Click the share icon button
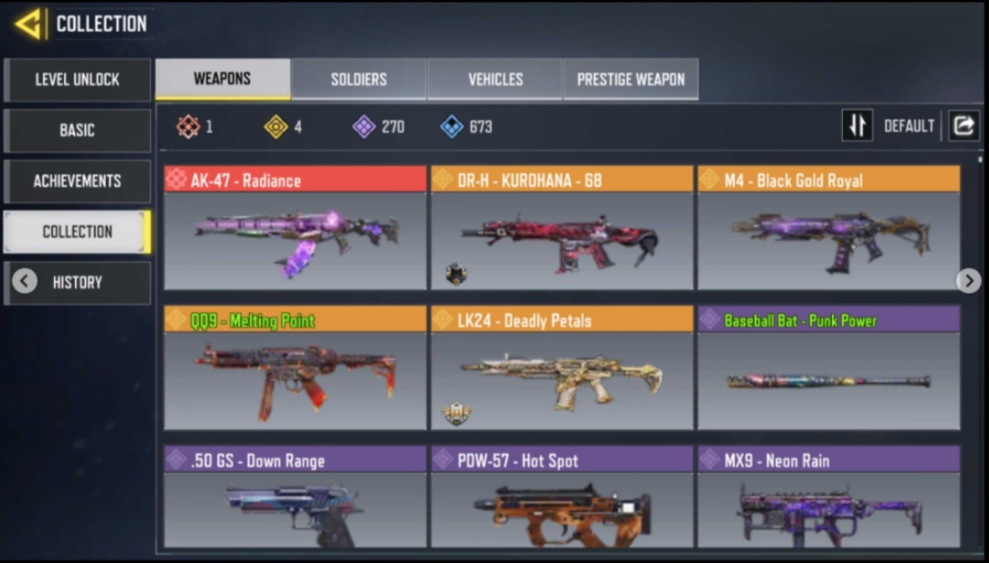 pos(964,126)
